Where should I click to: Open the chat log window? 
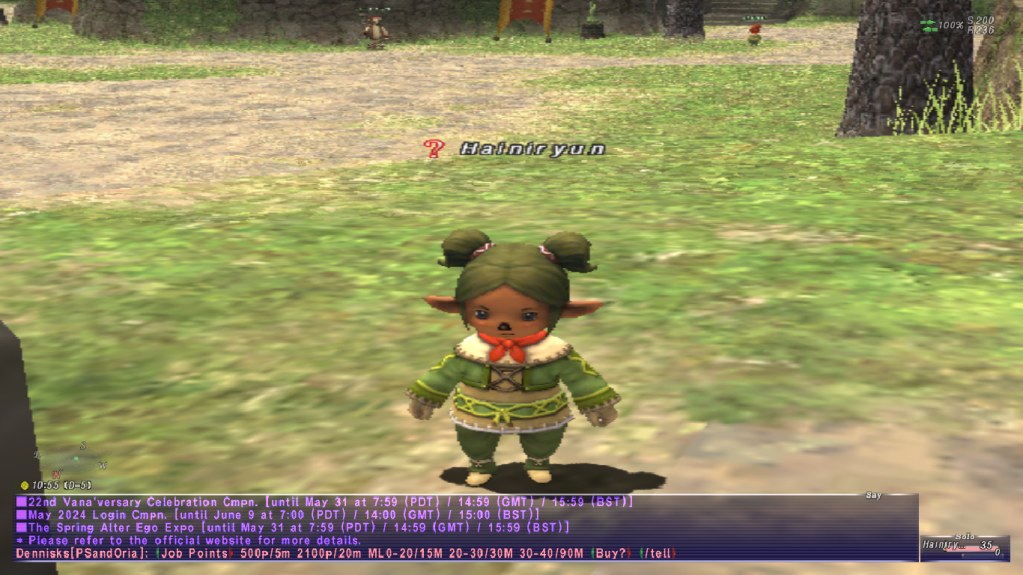click(465, 527)
